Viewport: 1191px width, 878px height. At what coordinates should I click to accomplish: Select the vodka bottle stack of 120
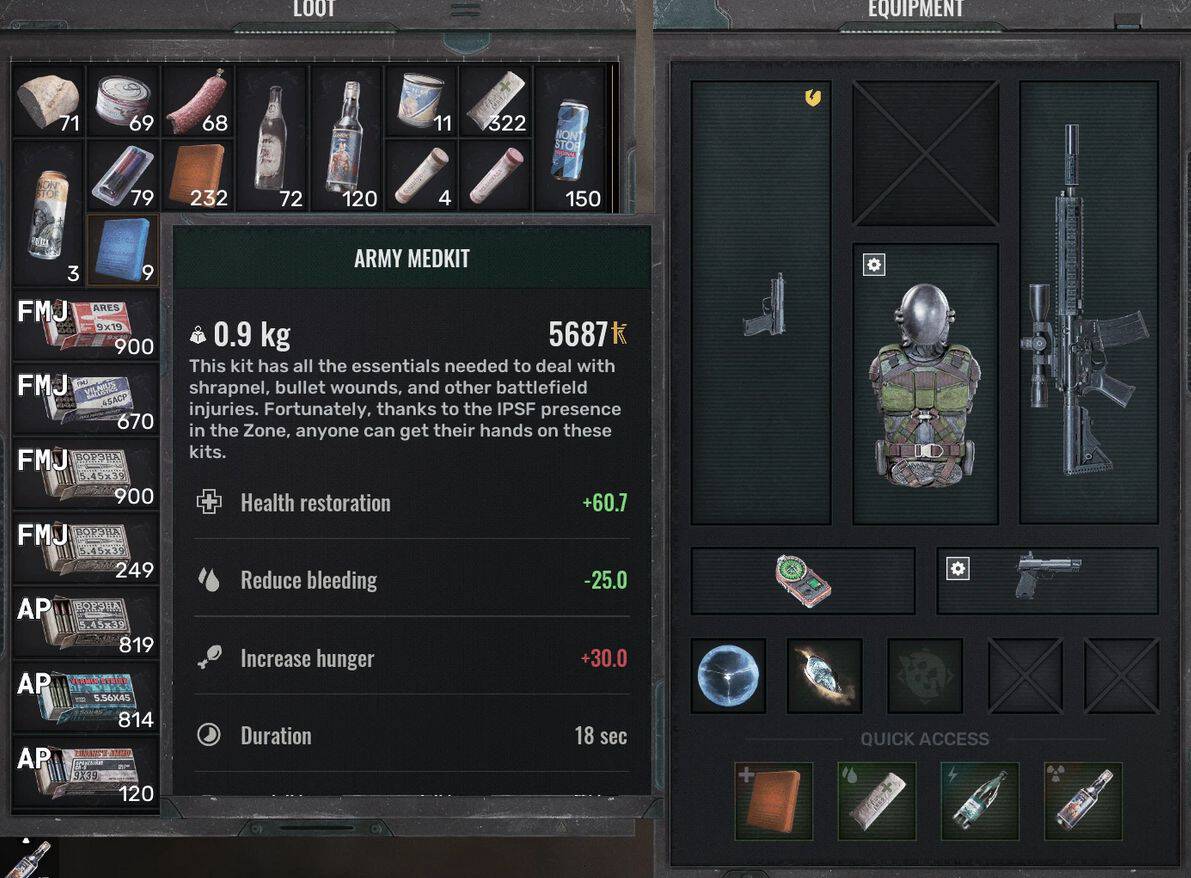tap(346, 137)
